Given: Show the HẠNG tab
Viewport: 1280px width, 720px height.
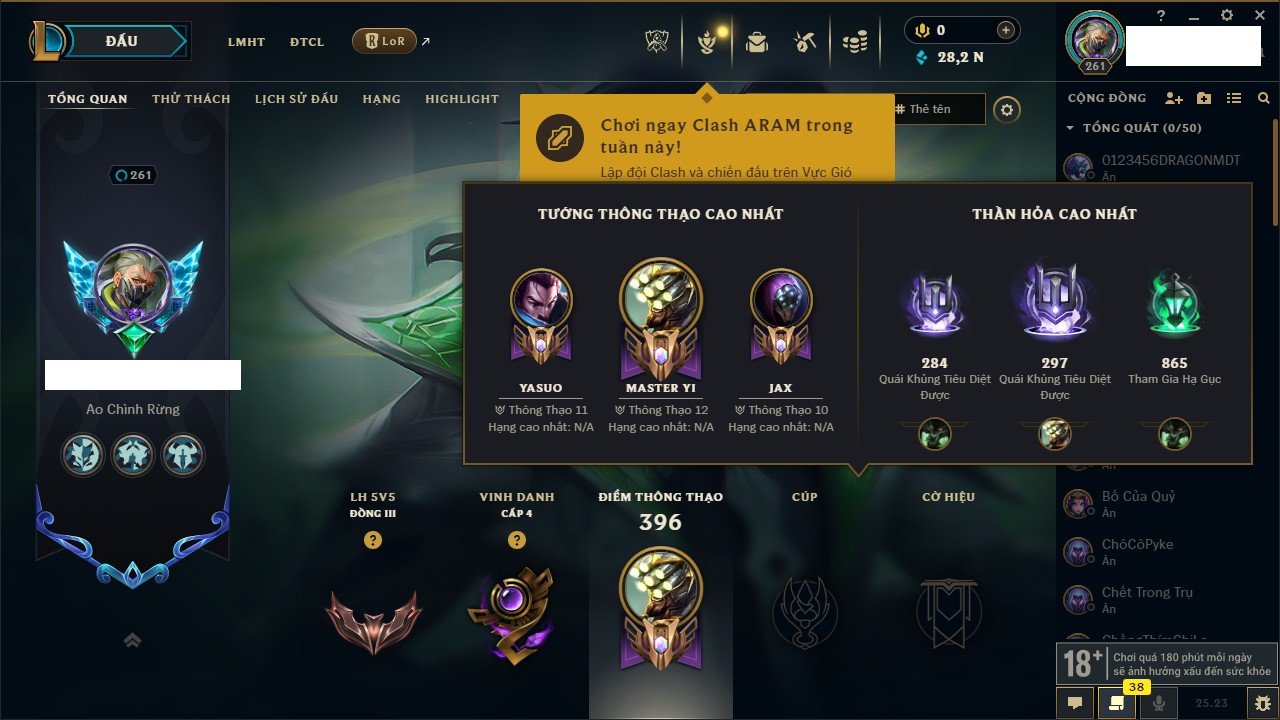Looking at the screenshot, I should pyautogui.click(x=381, y=99).
